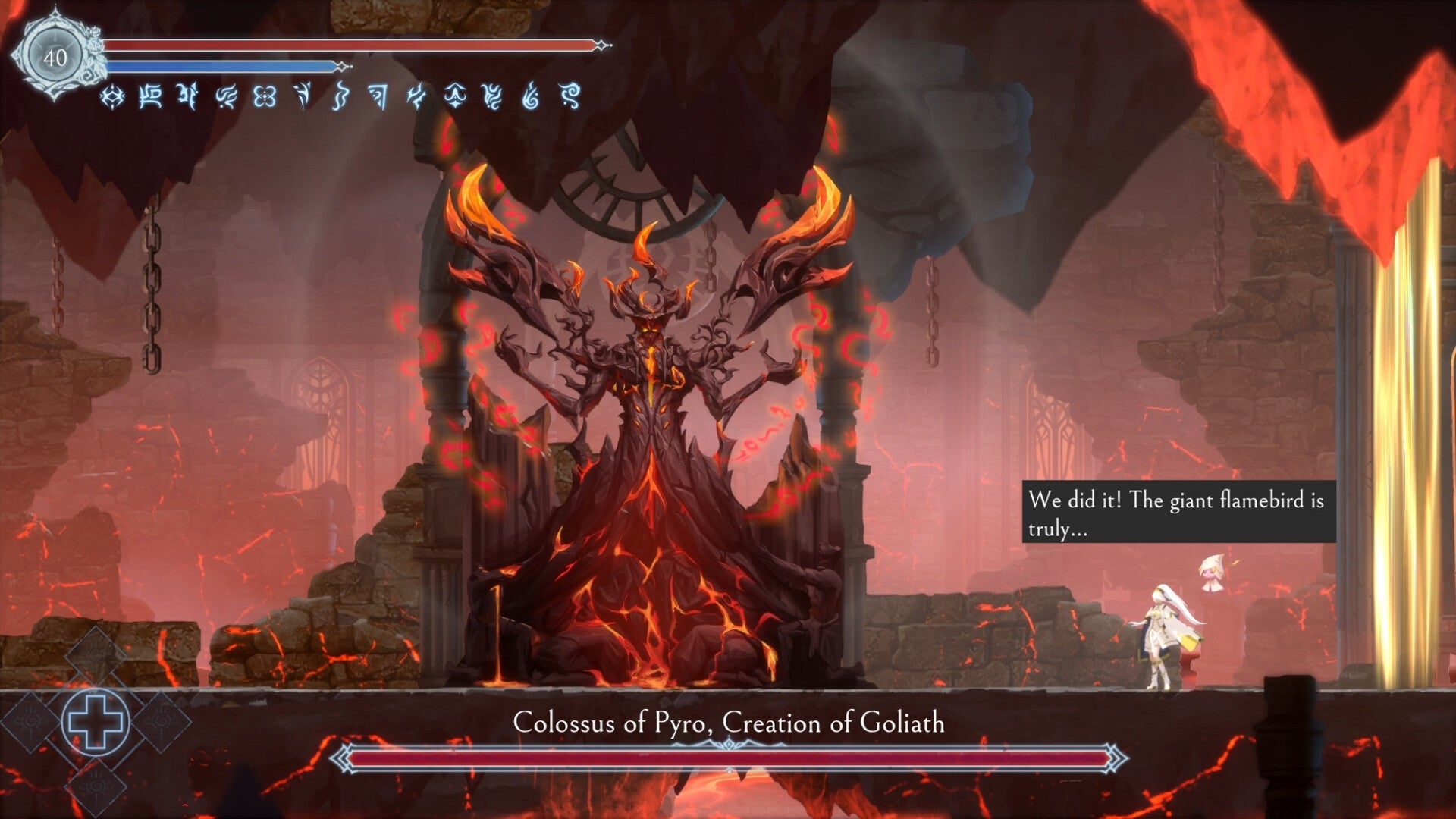Click the boss name 'Colossus of Pyro, Creation of Goliath'

point(730,723)
